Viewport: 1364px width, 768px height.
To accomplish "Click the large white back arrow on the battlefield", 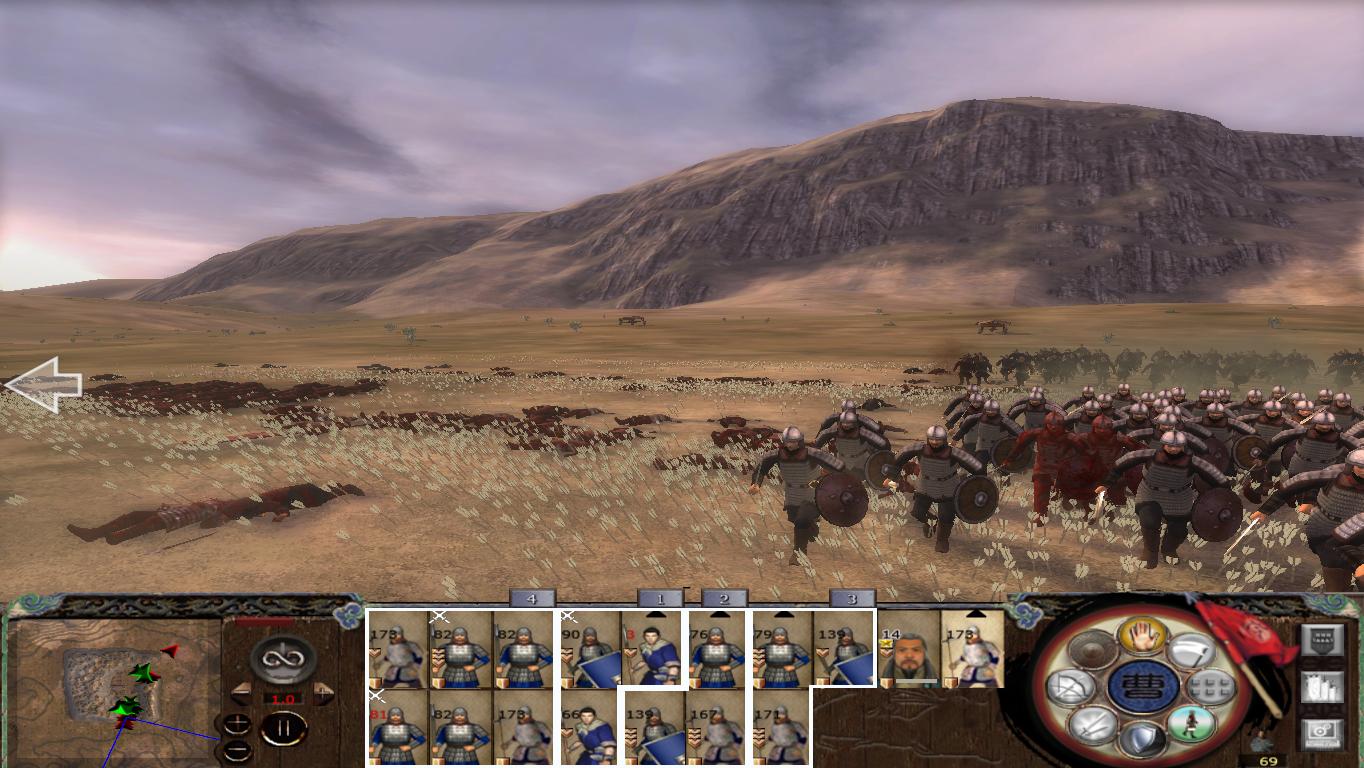I will 45,385.
